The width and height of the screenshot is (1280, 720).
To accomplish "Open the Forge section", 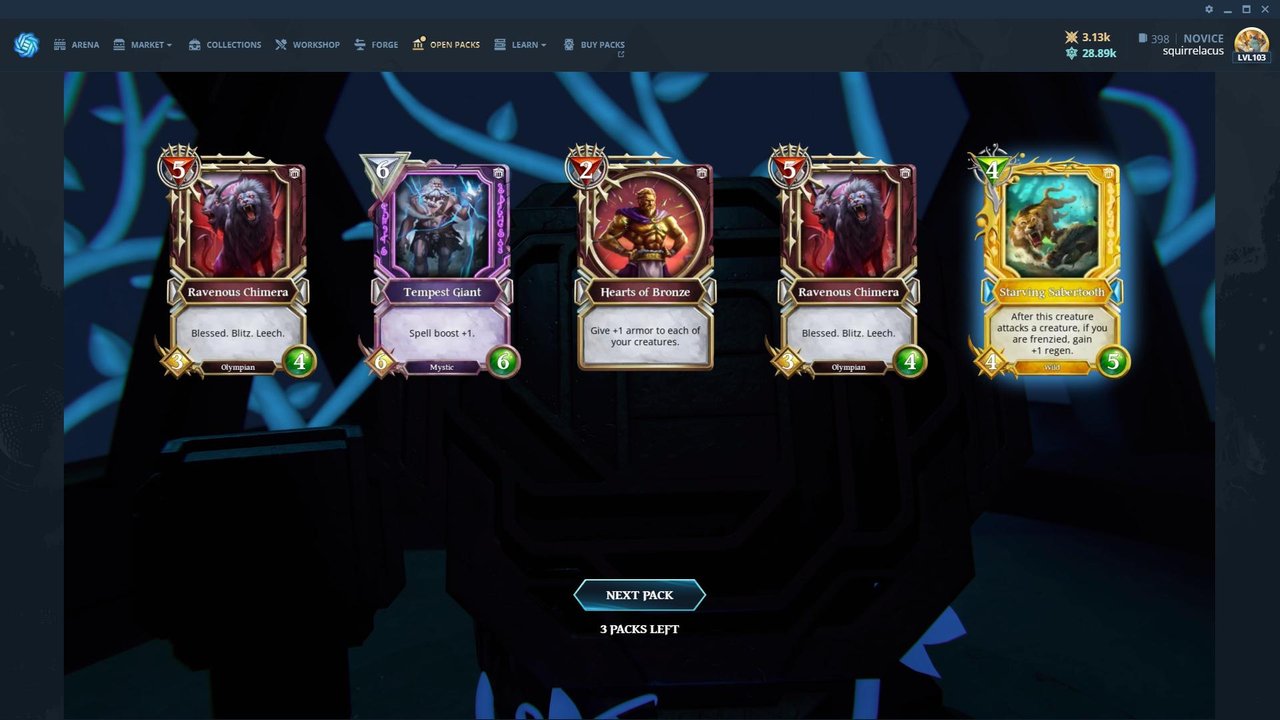I will [x=376, y=45].
